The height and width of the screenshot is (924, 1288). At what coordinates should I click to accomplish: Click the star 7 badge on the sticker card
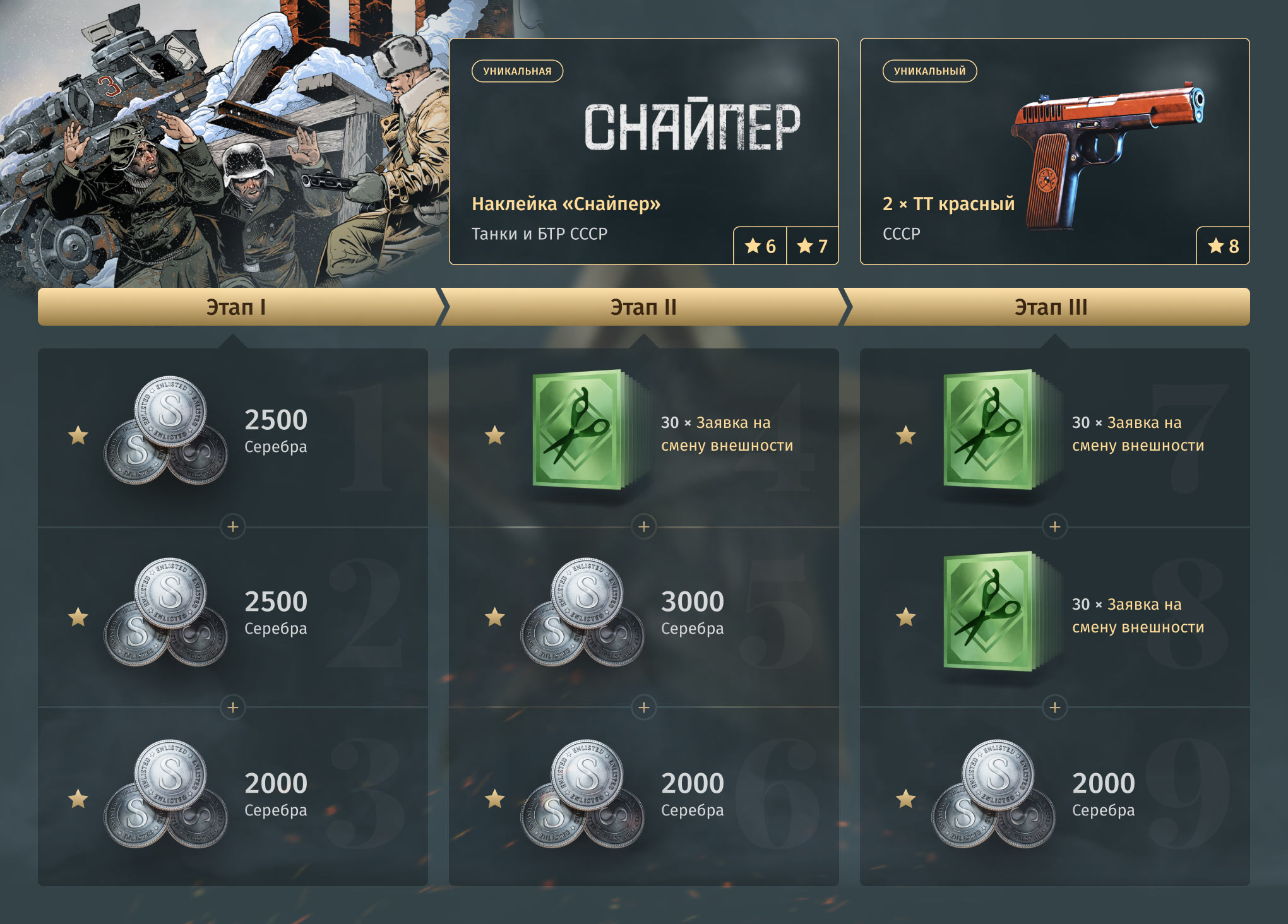point(812,246)
